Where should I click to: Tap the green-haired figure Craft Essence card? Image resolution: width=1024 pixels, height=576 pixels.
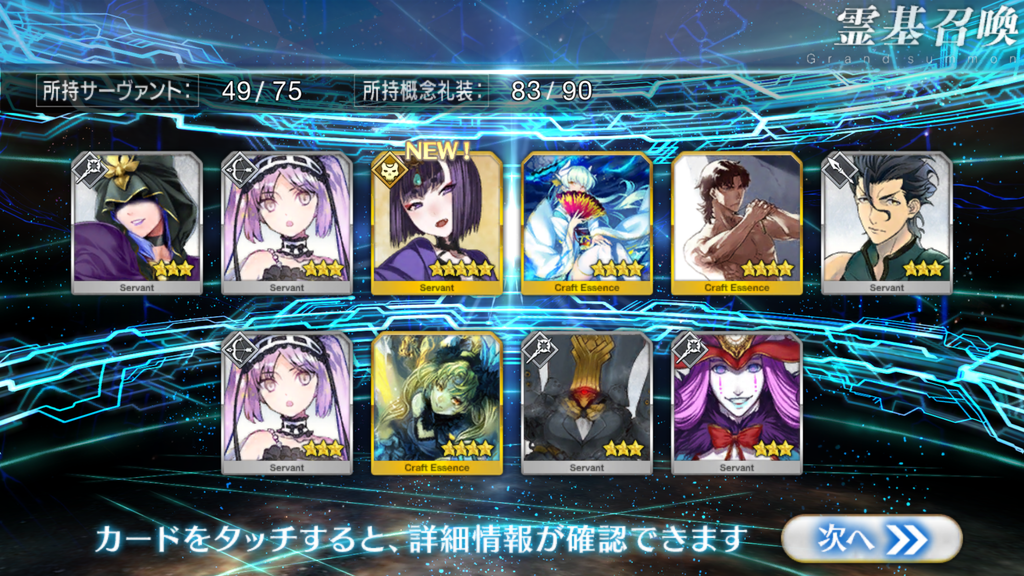pyautogui.click(x=437, y=403)
